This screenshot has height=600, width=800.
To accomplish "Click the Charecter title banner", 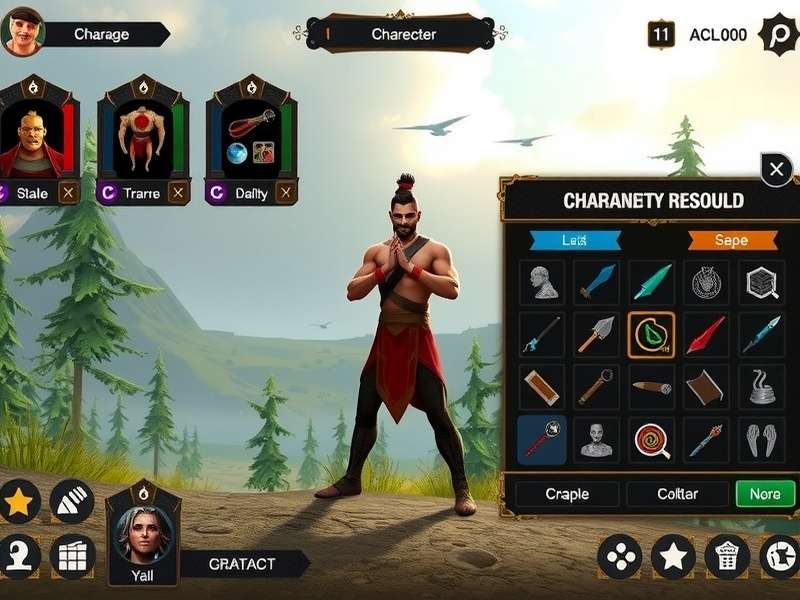I will point(403,34).
